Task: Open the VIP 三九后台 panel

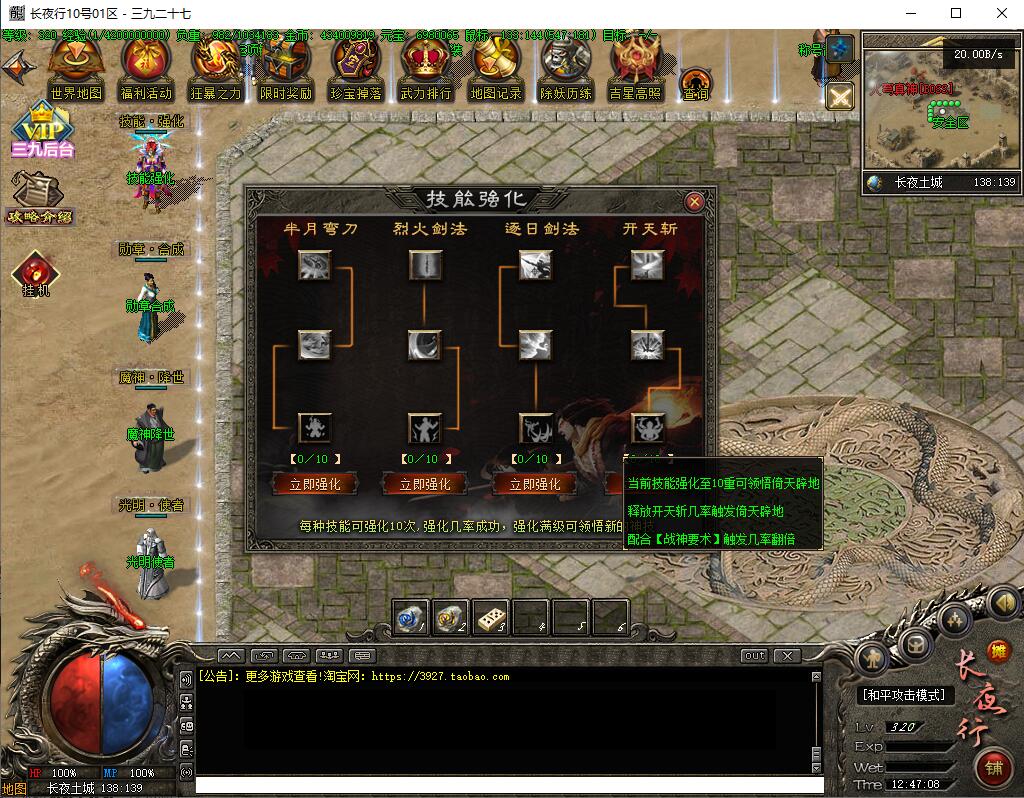Action: point(43,130)
